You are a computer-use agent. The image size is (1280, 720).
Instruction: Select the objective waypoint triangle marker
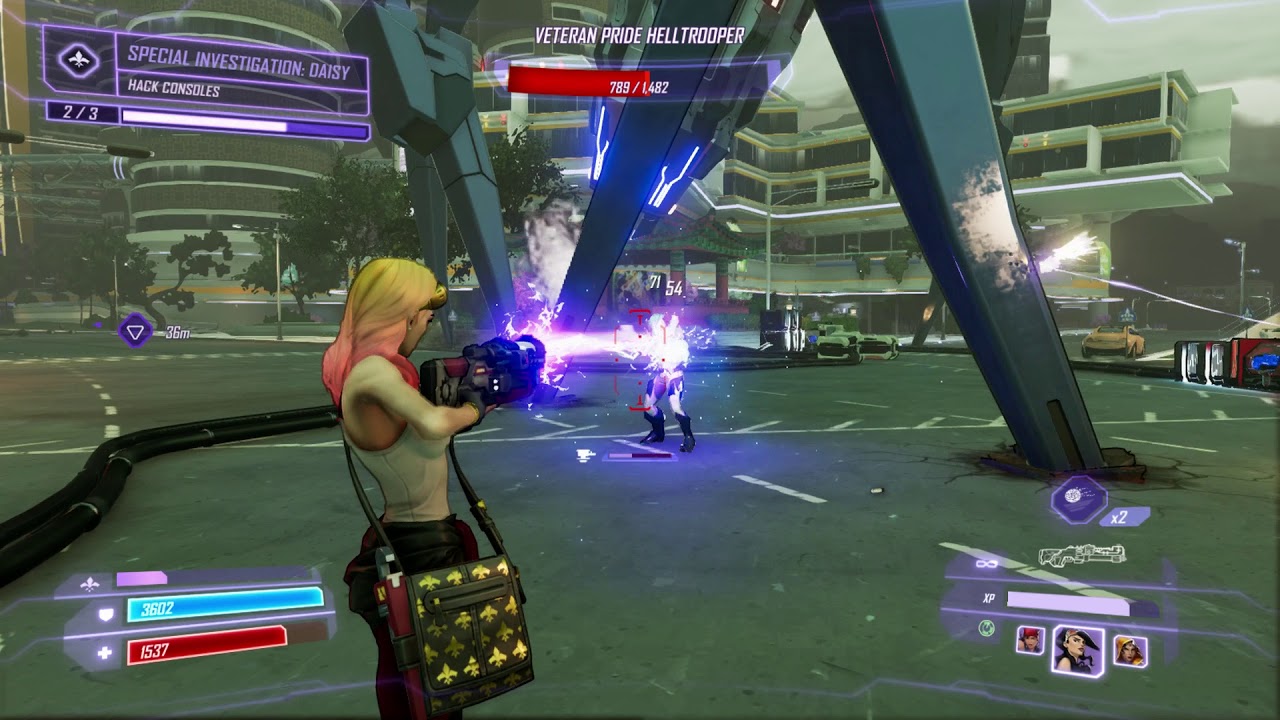[135, 330]
